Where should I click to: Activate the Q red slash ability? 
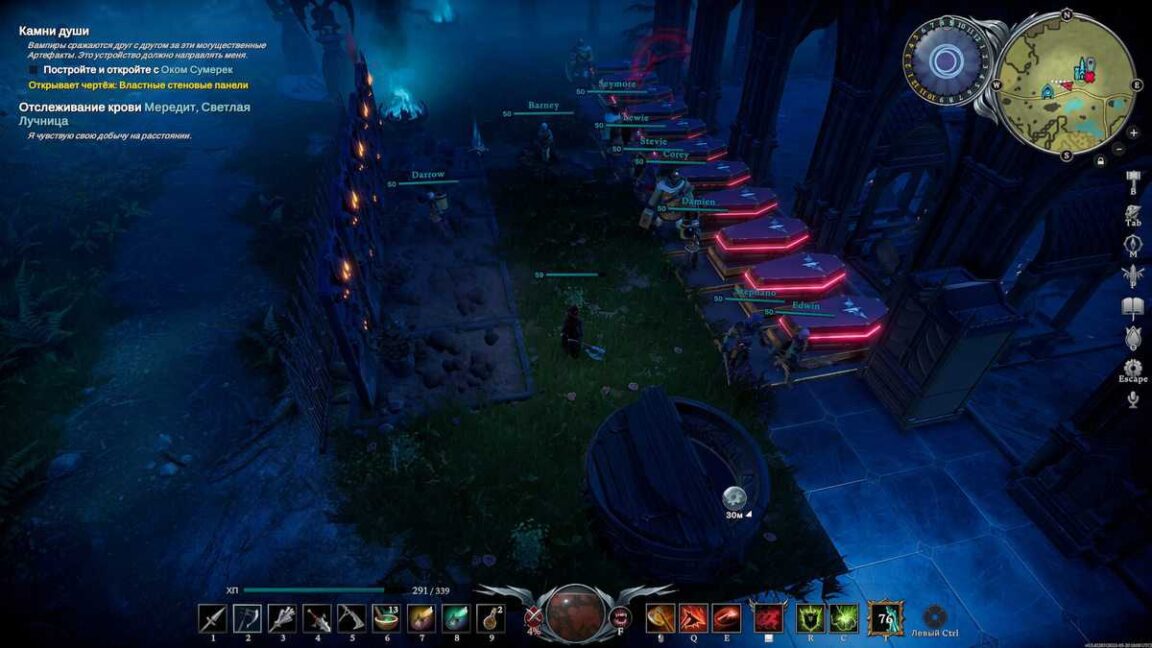[x=693, y=618]
